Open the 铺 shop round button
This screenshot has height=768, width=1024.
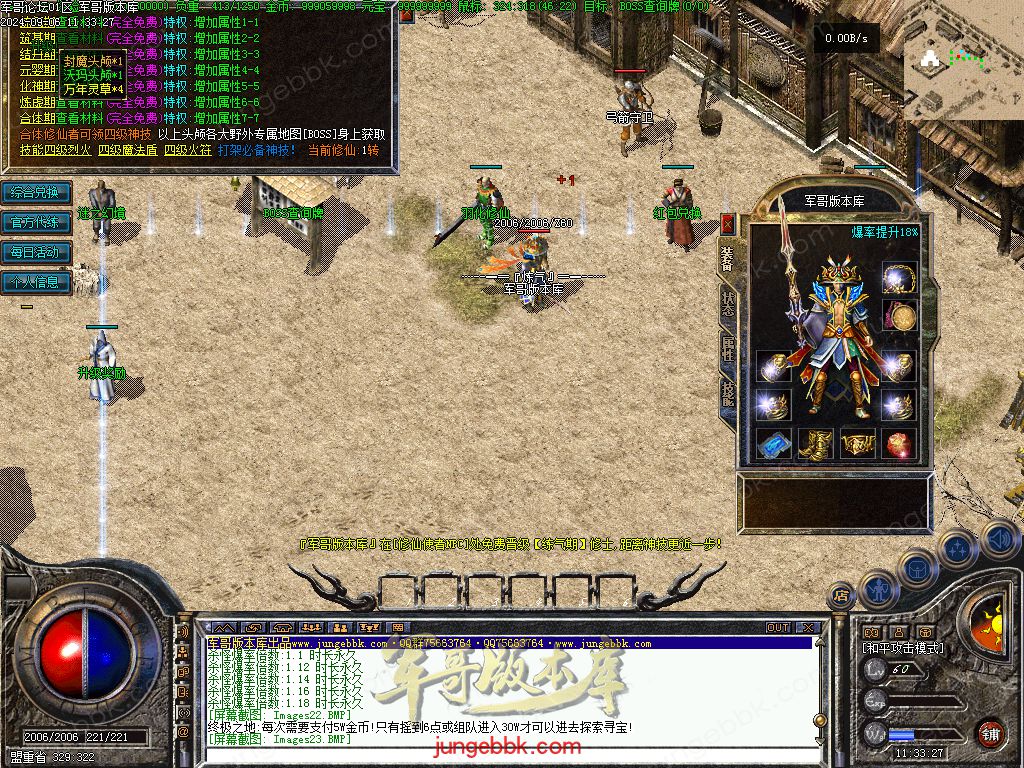coord(990,732)
